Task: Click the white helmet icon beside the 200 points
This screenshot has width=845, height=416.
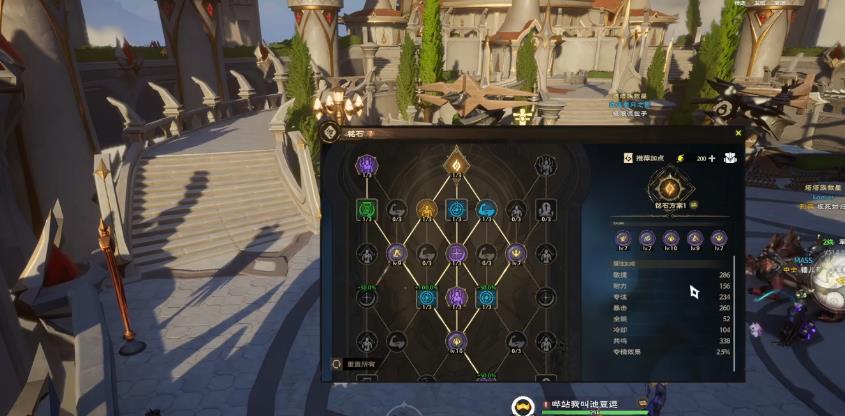Action: pyautogui.click(x=731, y=158)
